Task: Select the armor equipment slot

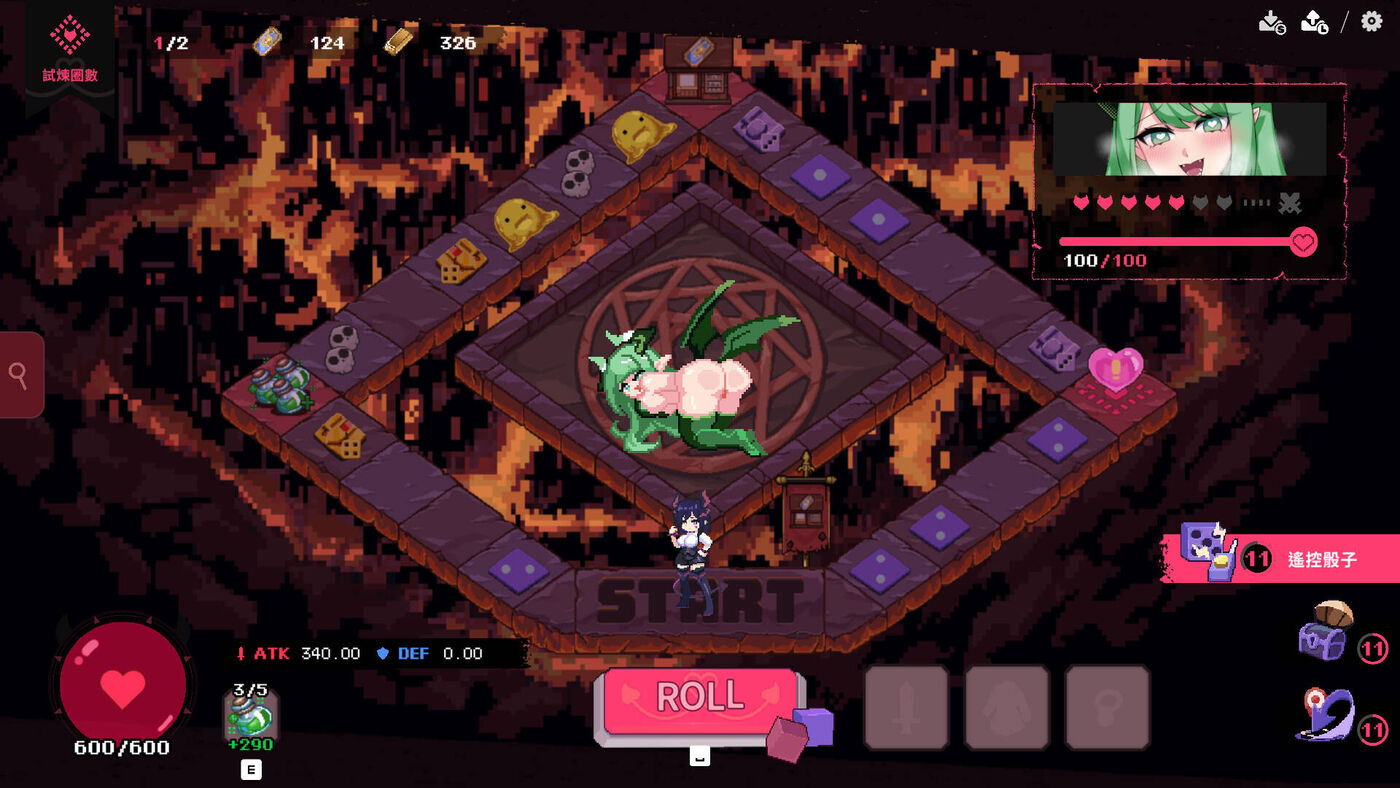Action: [x=1006, y=707]
